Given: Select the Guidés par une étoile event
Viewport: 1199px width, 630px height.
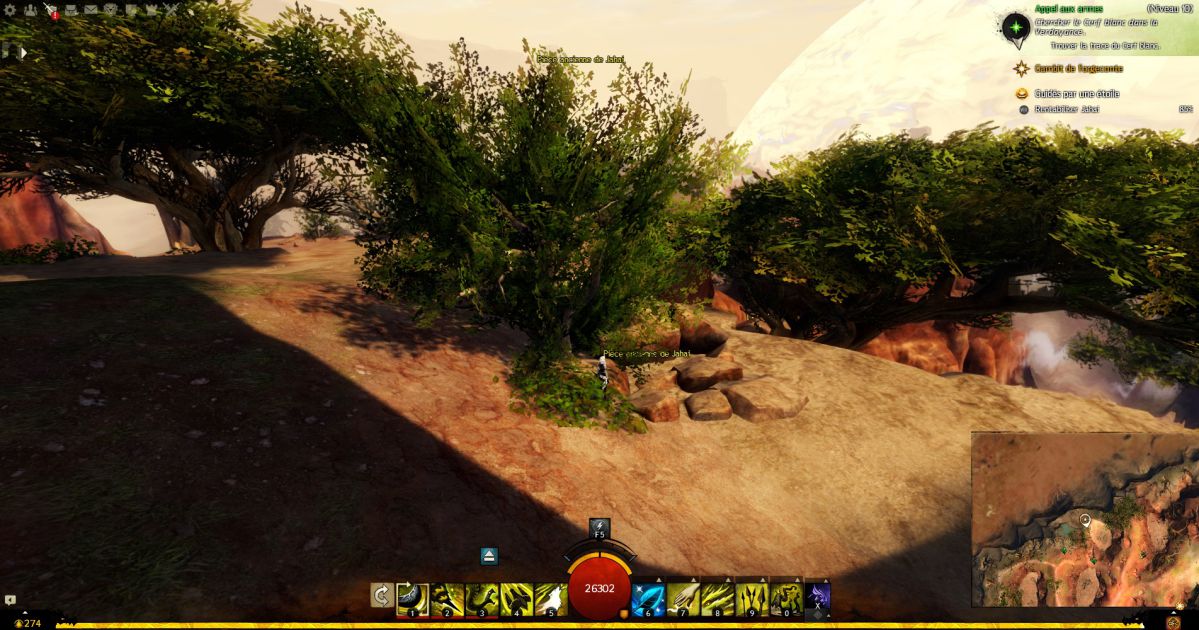Looking at the screenshot, I should click(1076, 94).
